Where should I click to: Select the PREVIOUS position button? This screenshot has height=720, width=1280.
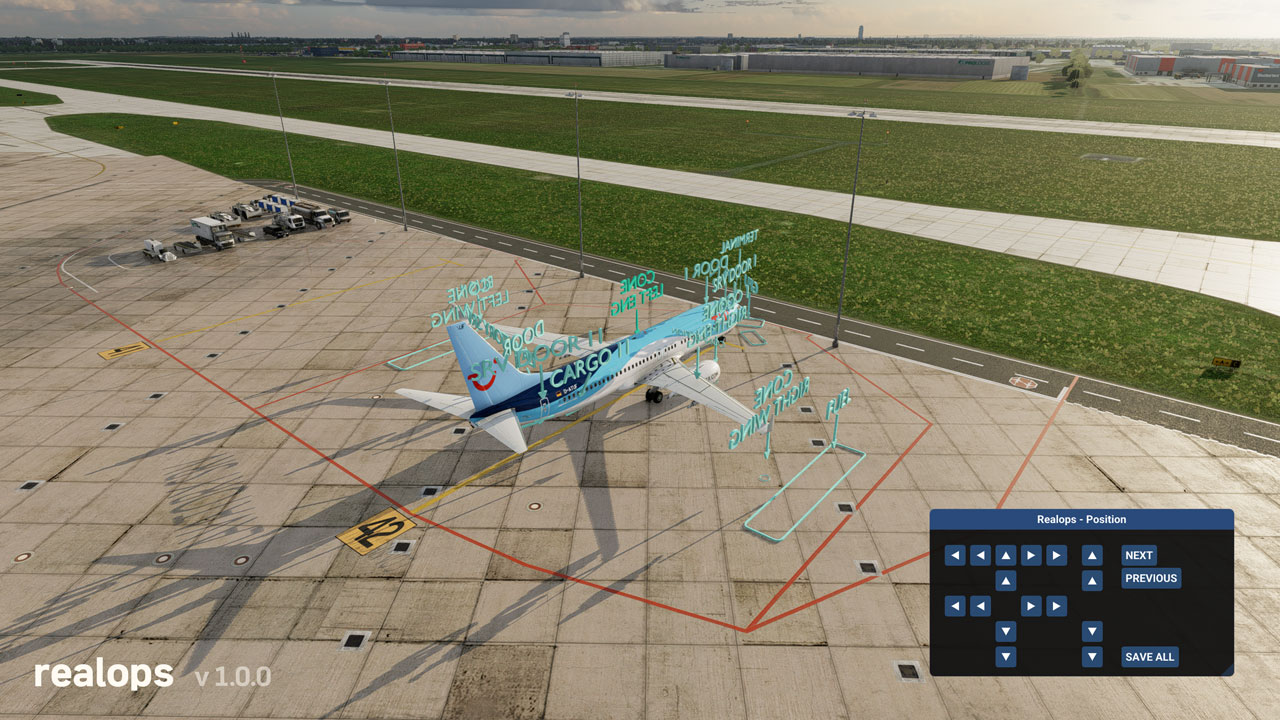pyautogui.click(x=1150, y=578)
